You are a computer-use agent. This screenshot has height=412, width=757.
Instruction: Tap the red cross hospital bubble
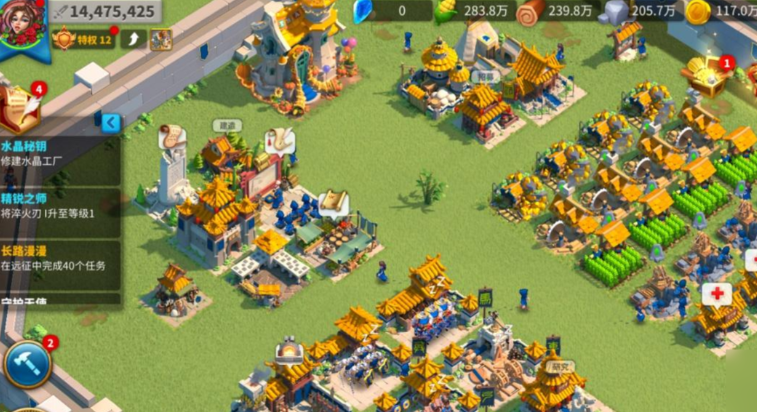(x=716, y=294)
